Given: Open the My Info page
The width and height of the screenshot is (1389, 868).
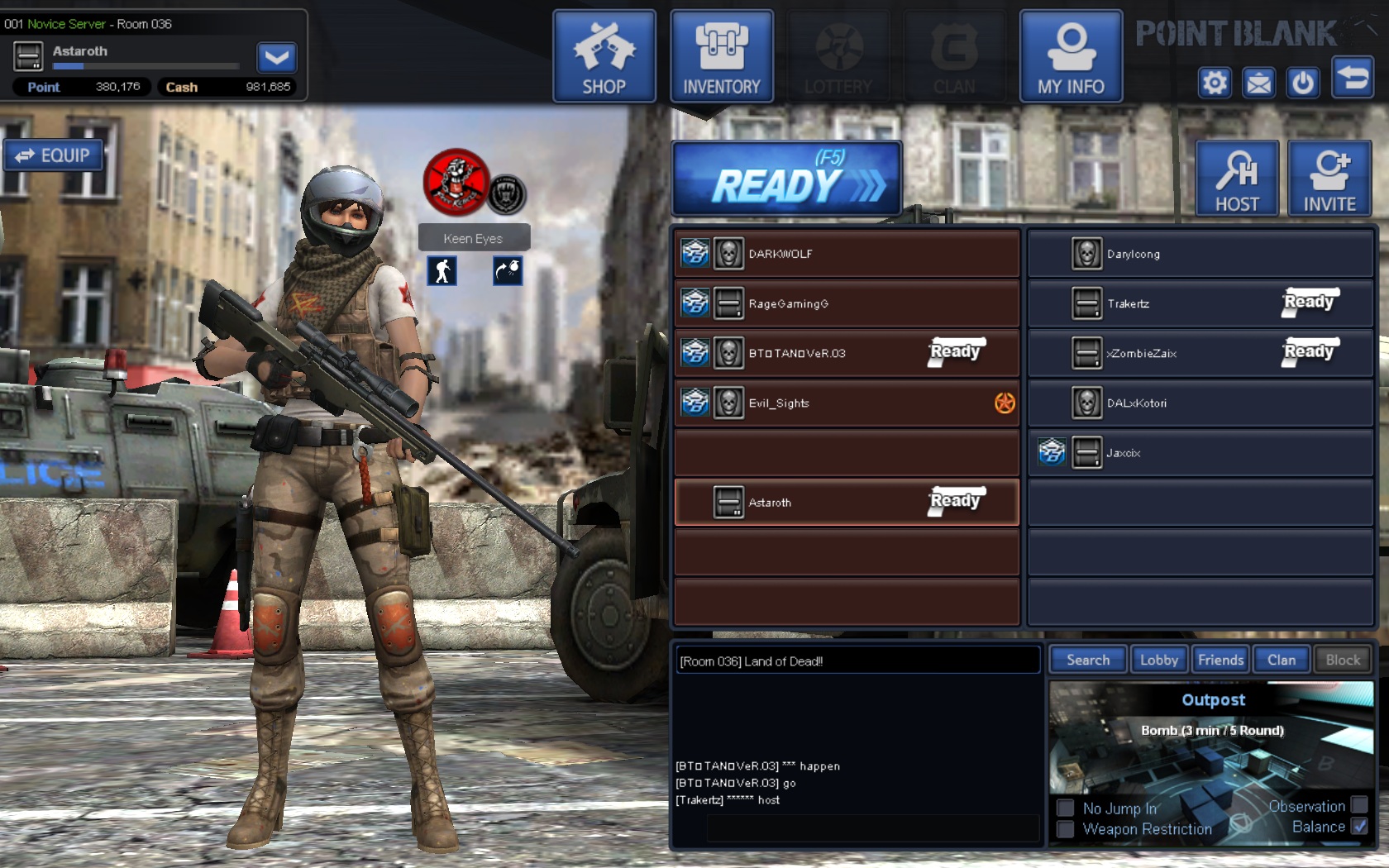Looking at the screenshot, I should [x=1071, y=56].
